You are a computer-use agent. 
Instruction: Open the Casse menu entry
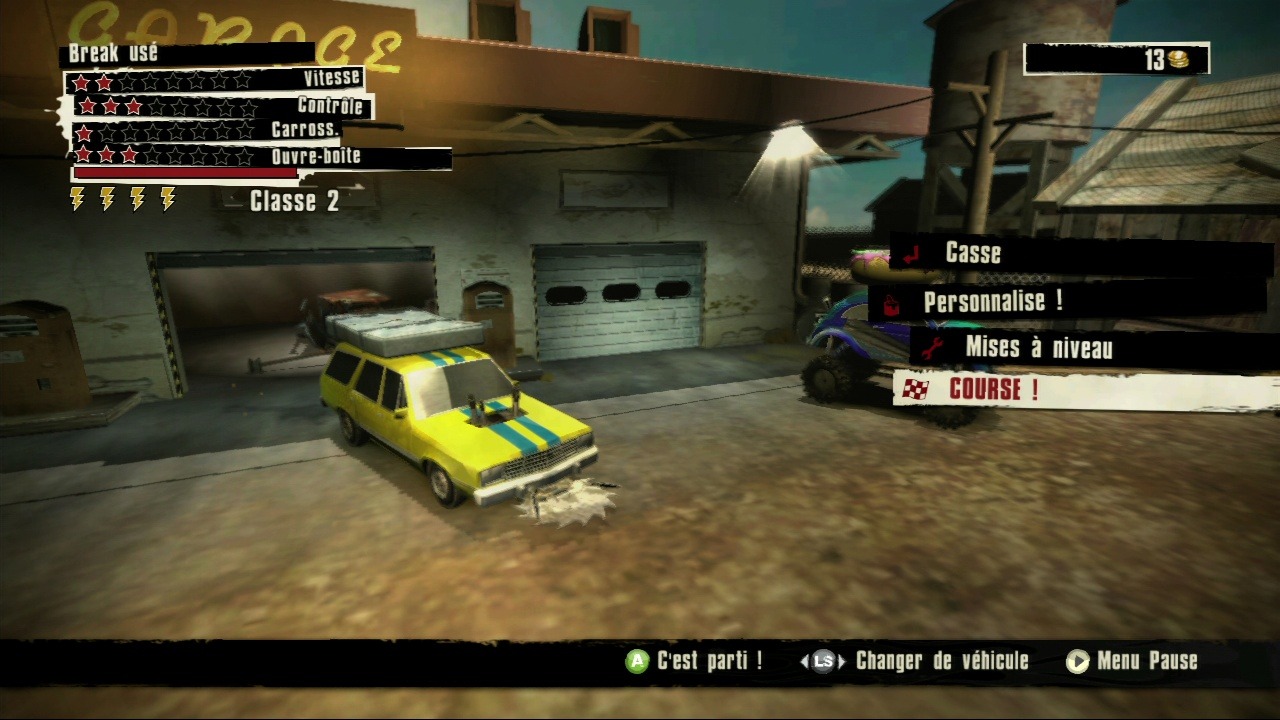click(x=972, y=254)
